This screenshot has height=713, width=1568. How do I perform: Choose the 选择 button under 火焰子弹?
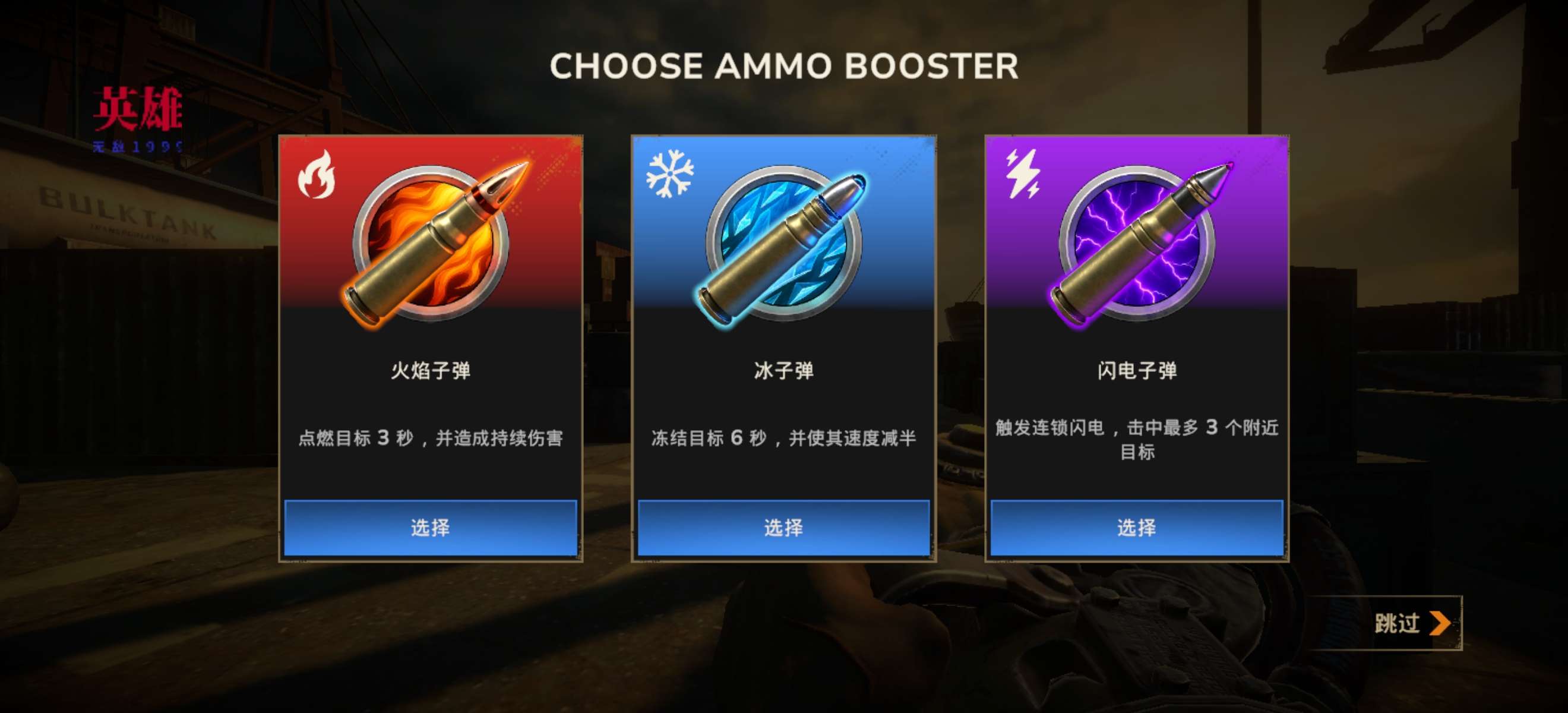click(431, 527)
